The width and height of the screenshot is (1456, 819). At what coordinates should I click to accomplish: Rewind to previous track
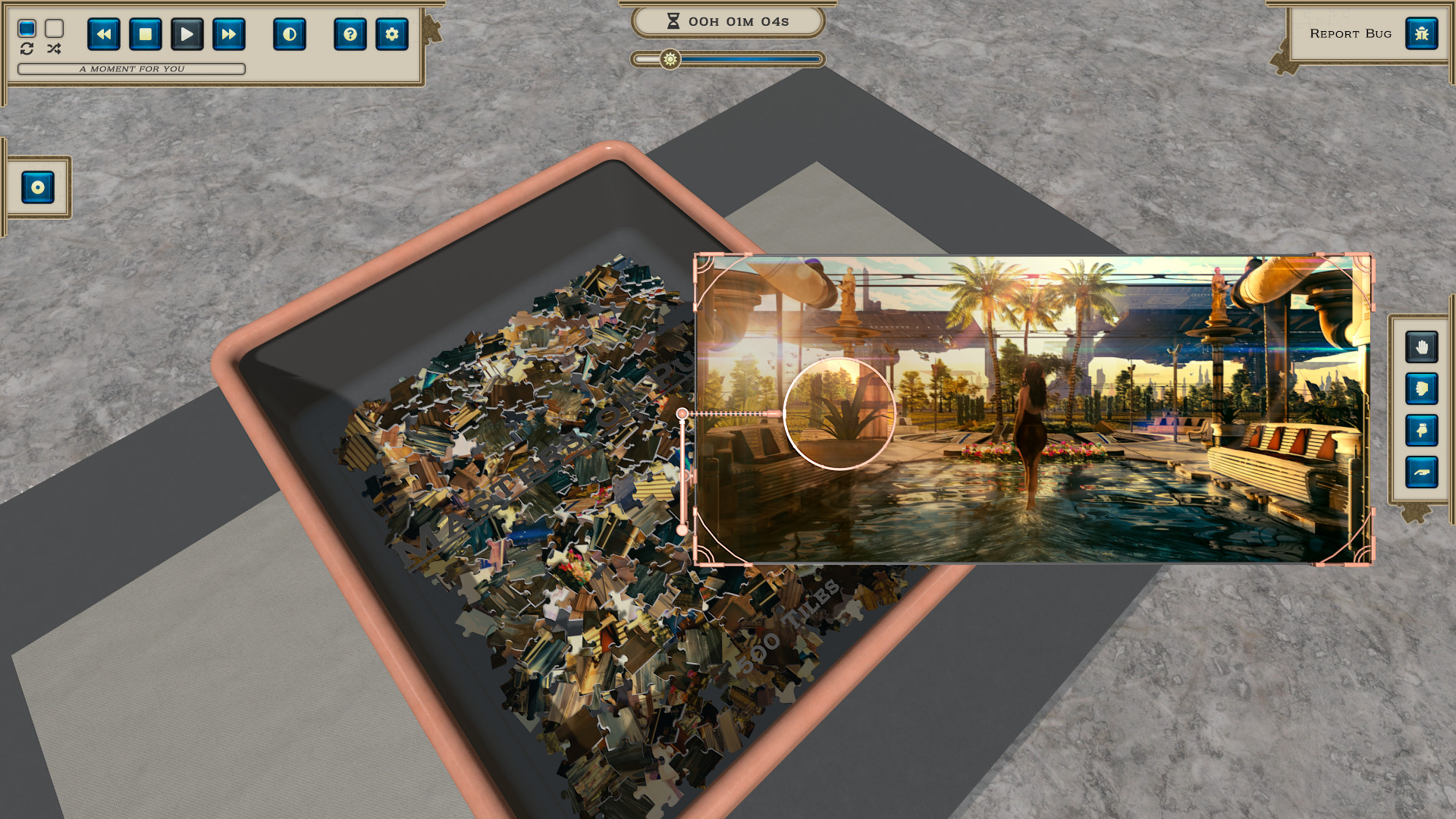(x=104, y=34)
